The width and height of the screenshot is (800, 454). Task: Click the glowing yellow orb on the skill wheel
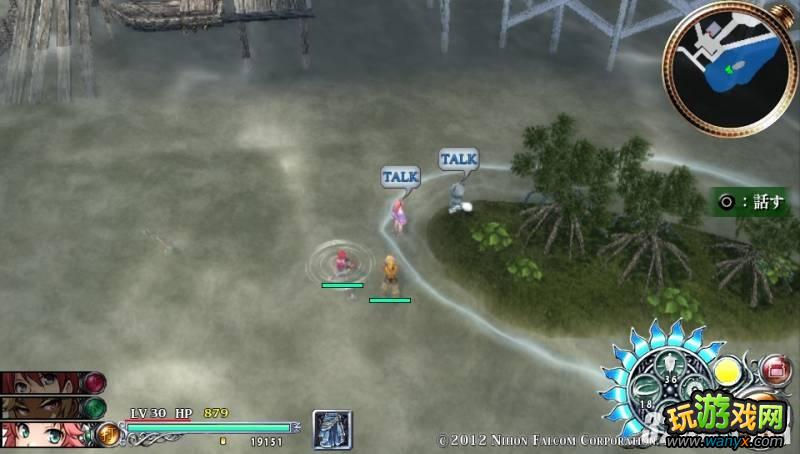coord(726,373)
